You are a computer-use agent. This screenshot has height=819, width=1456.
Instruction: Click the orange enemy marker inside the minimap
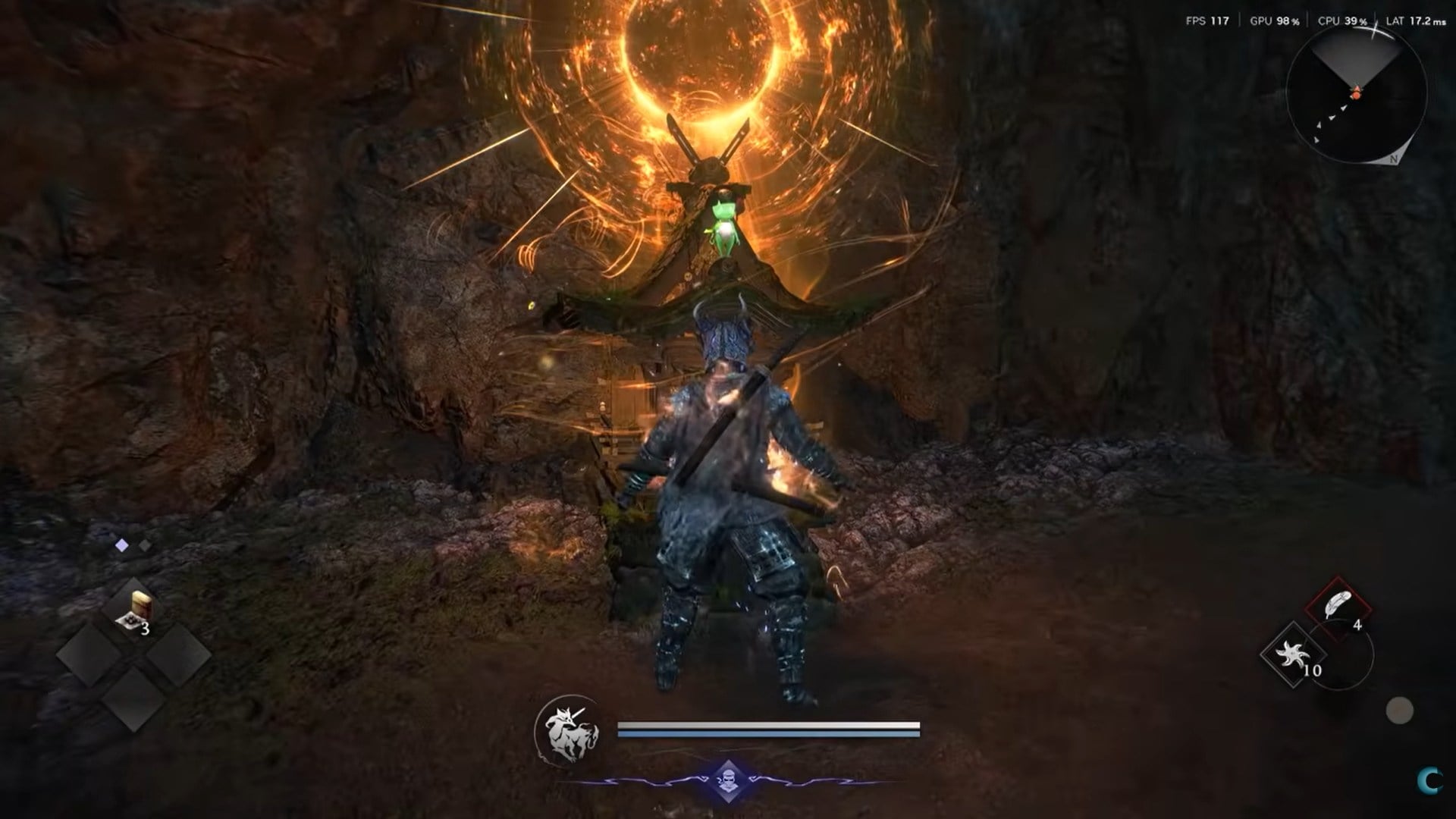click(x=1354, y=96)
